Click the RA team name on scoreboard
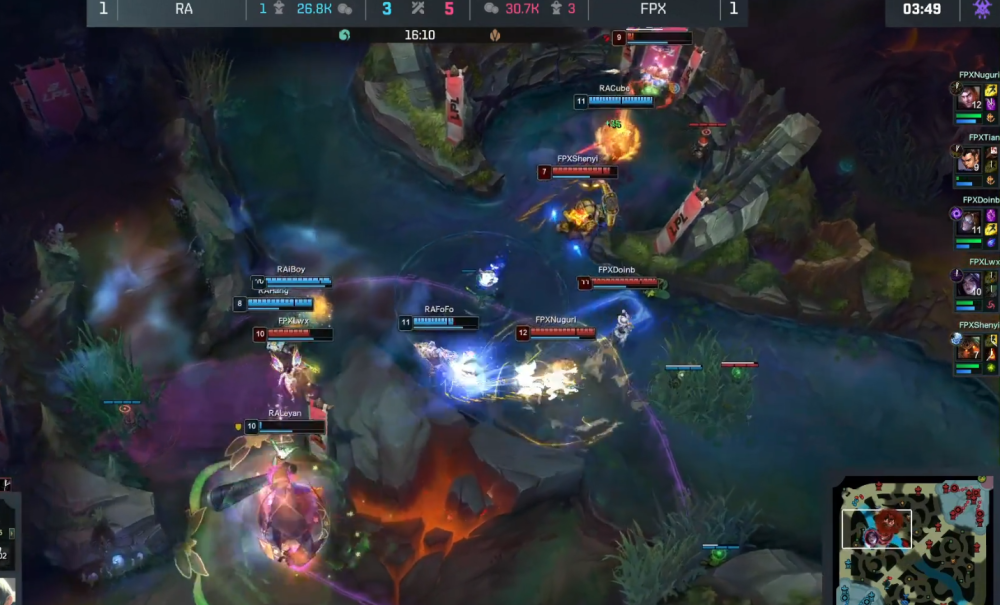 pos(183,9)
